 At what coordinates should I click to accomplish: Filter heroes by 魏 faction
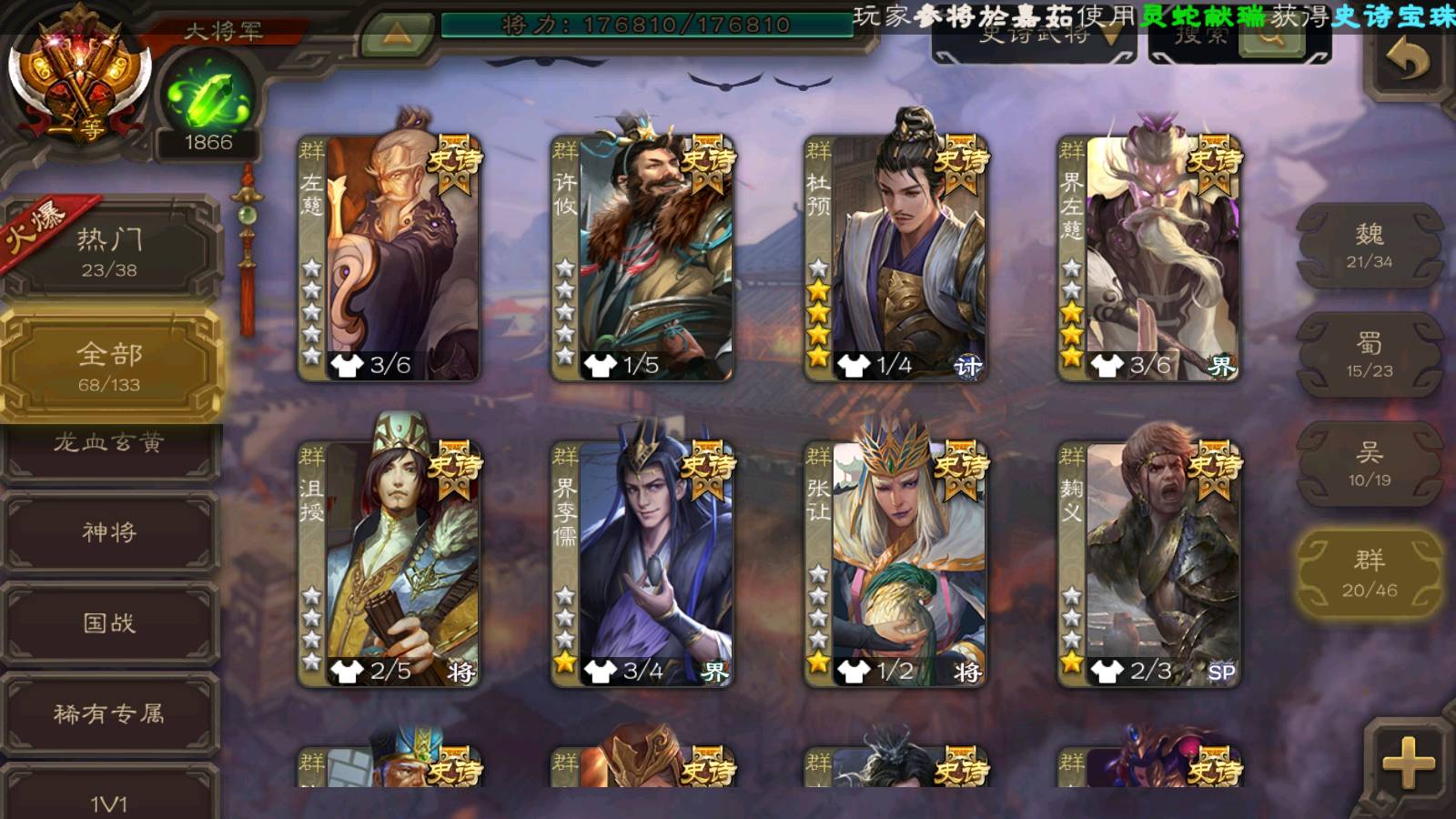pyautogui.click(x=1369, y=246)
